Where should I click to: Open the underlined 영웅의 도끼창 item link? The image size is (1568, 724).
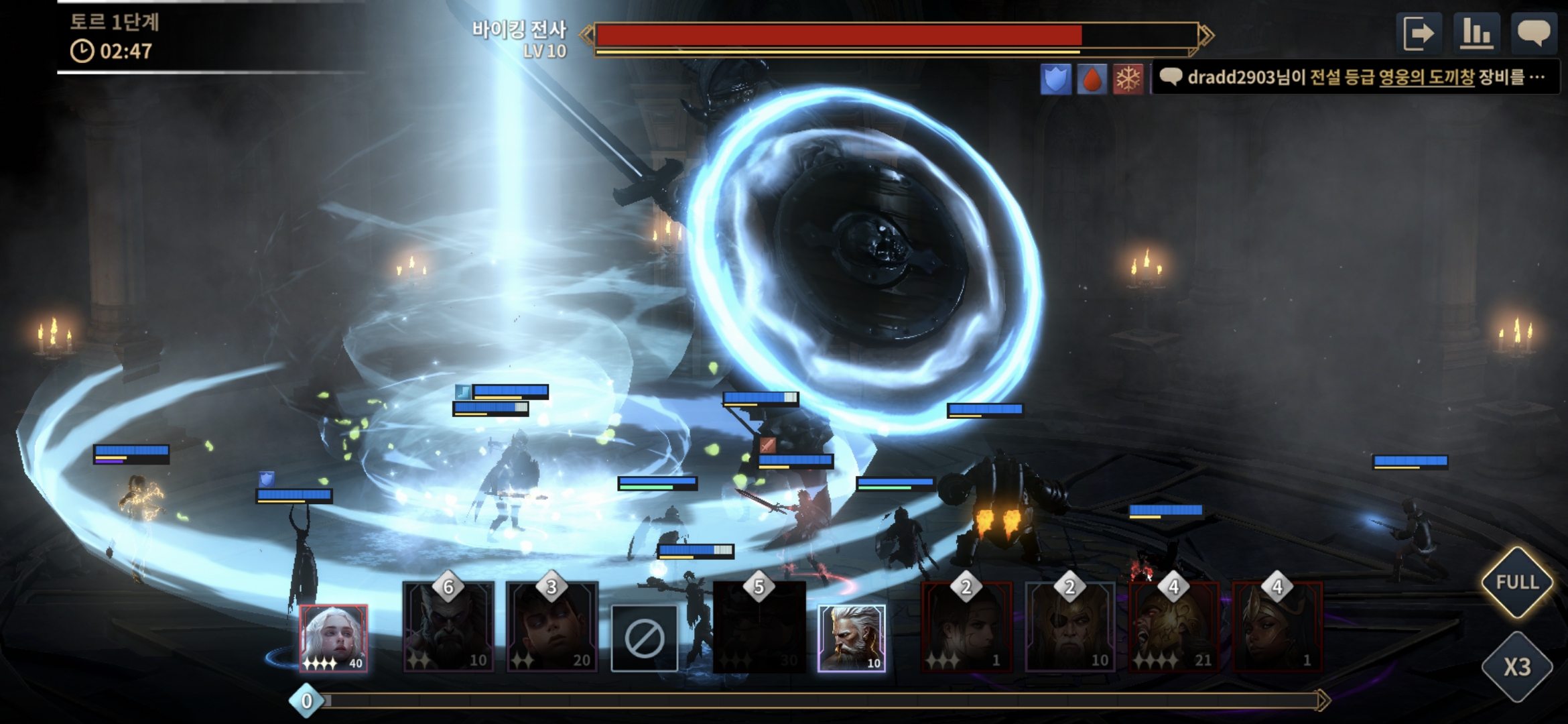click(x=1427, y=78)
